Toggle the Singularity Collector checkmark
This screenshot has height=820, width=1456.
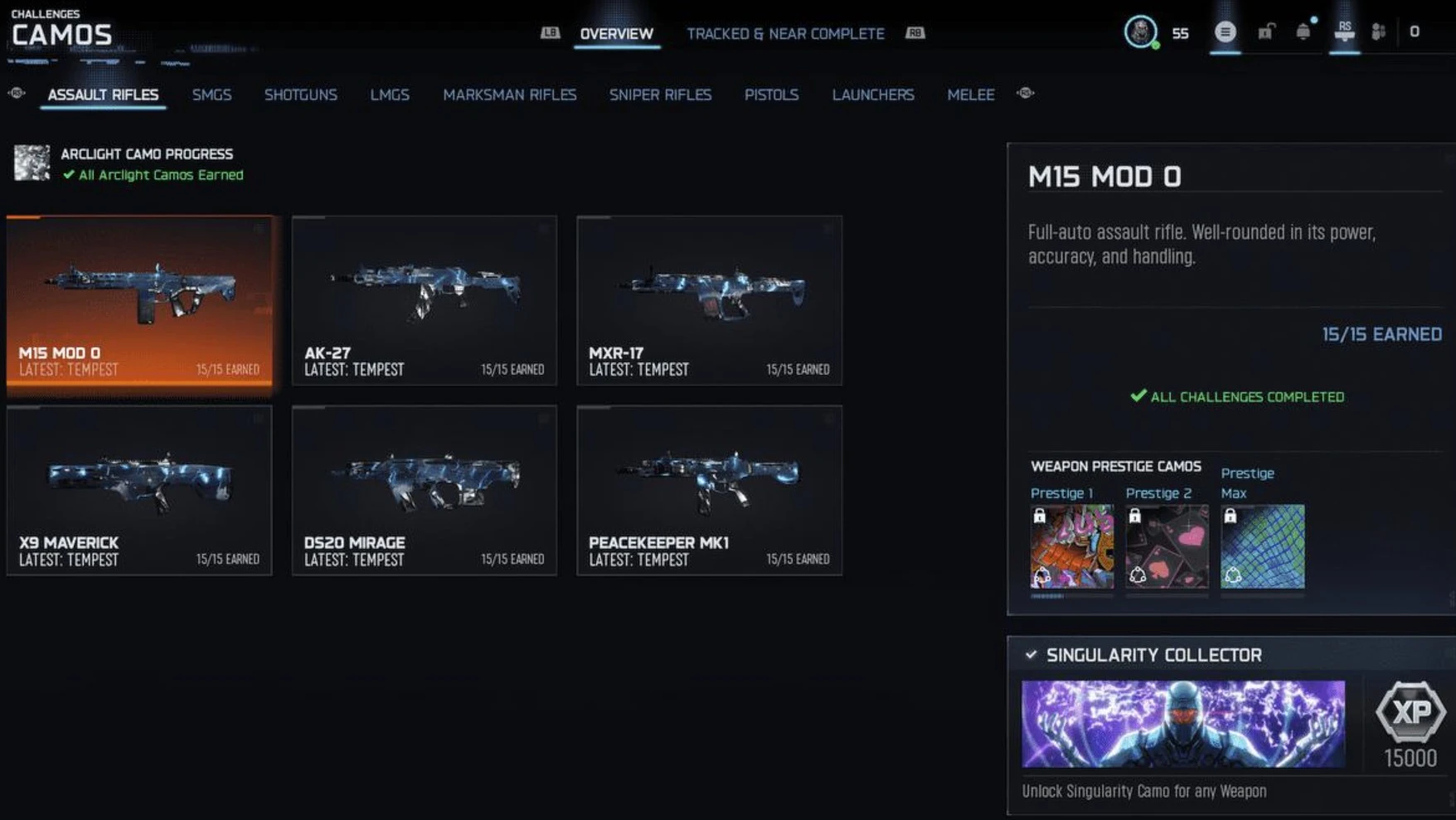pos(1031,655)
